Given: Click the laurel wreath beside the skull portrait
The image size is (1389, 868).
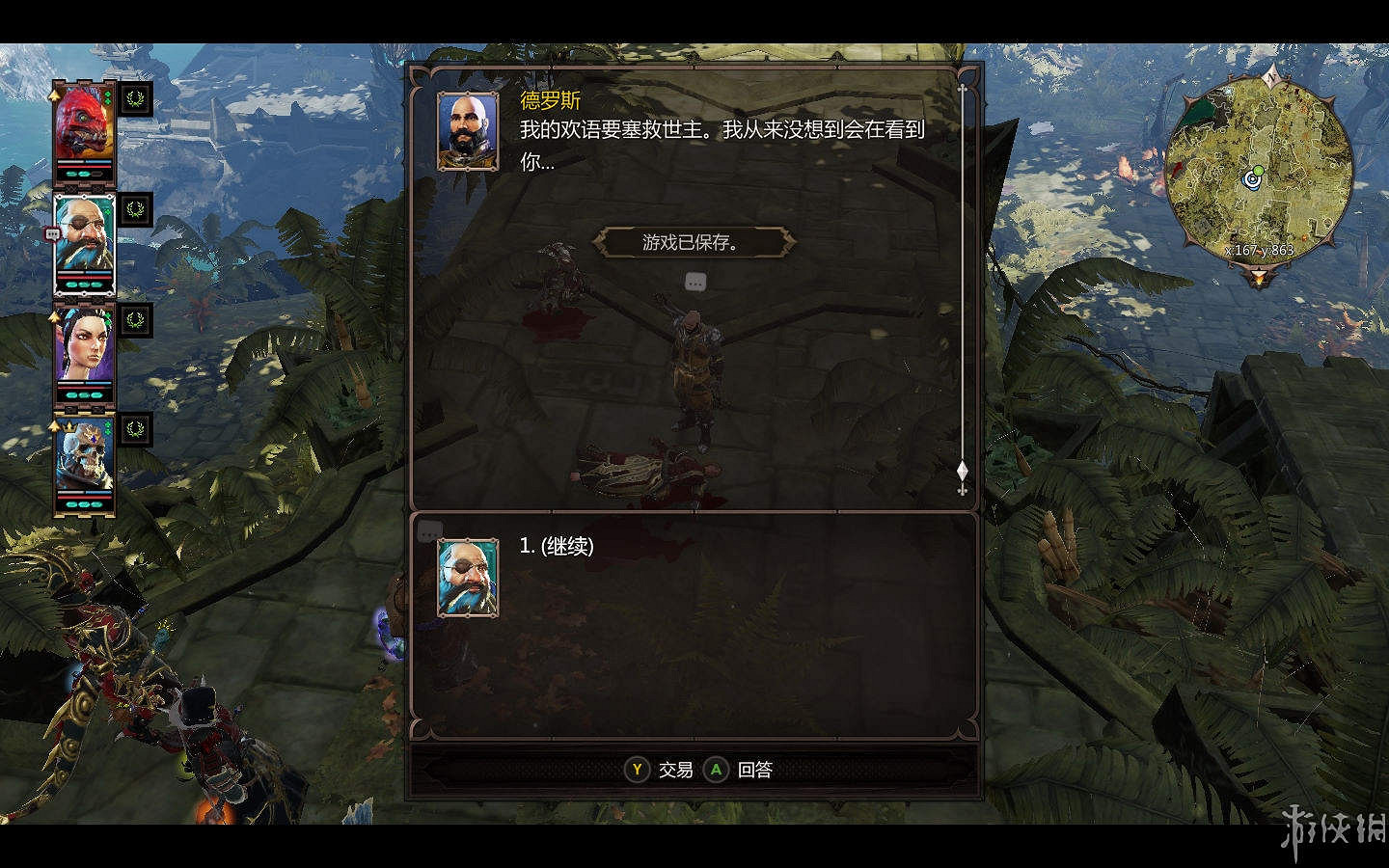Looking at the screenshot, I should point(135,430).
